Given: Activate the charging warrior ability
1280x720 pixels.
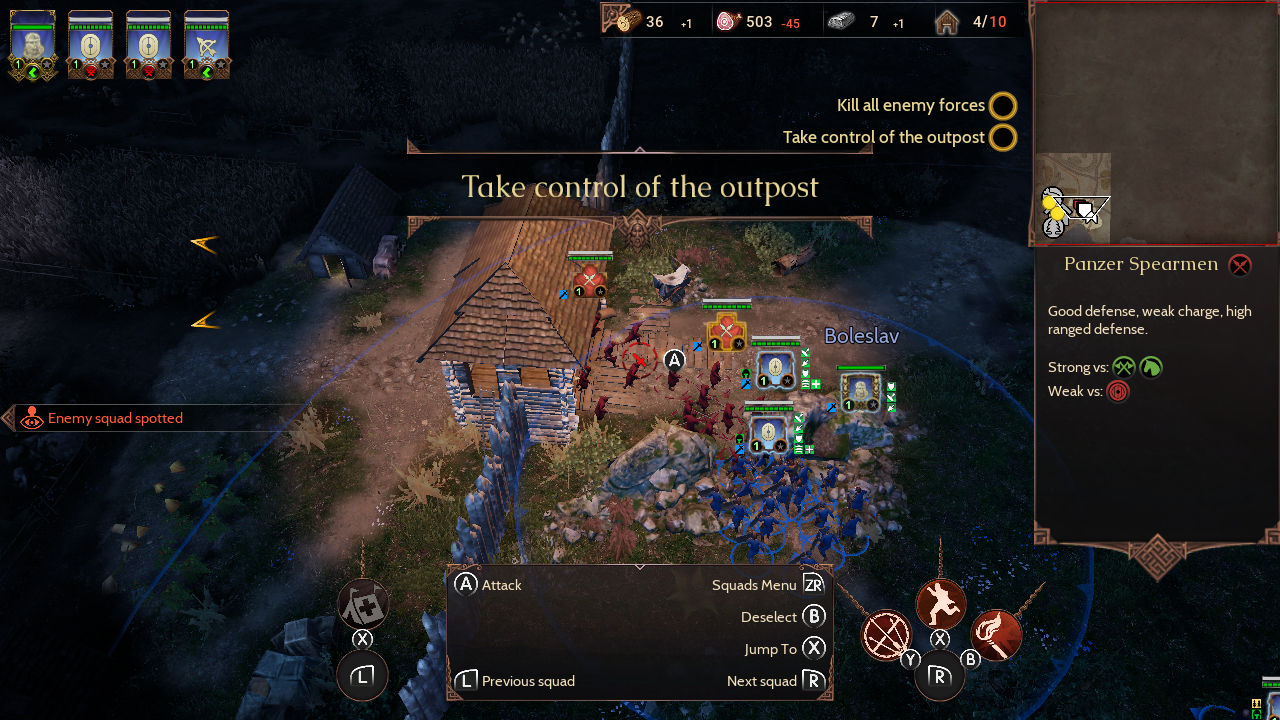Looking at the screenshot, I should coord(940,603).
